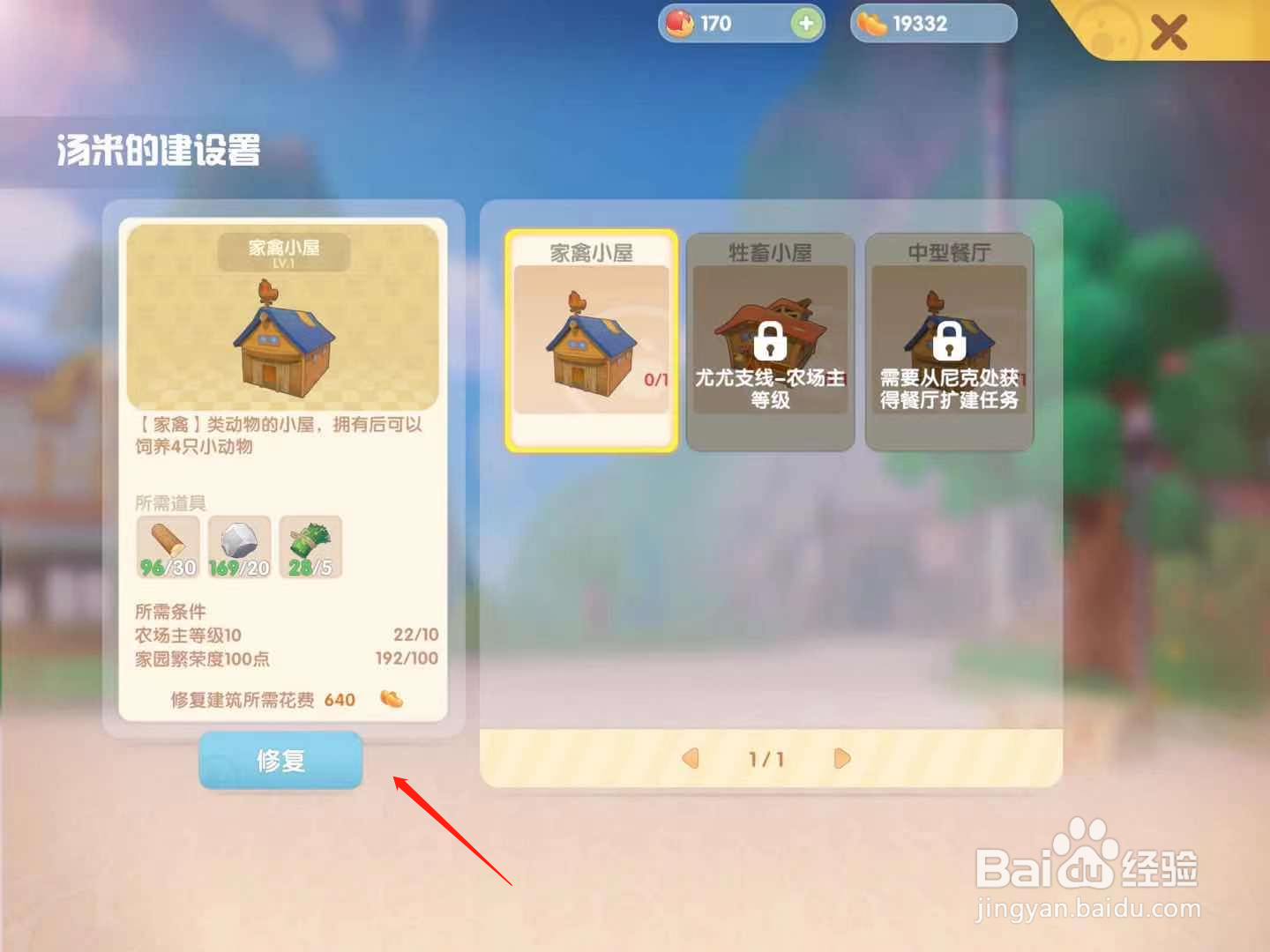Close the building panel with the X
1270x952 pixels.
[1170, 33]
